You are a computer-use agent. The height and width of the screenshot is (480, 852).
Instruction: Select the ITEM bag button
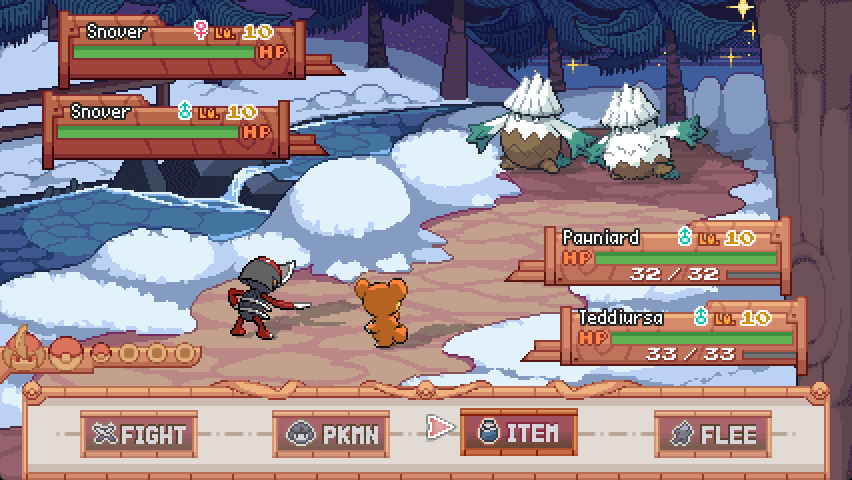(x=517, y=433)
